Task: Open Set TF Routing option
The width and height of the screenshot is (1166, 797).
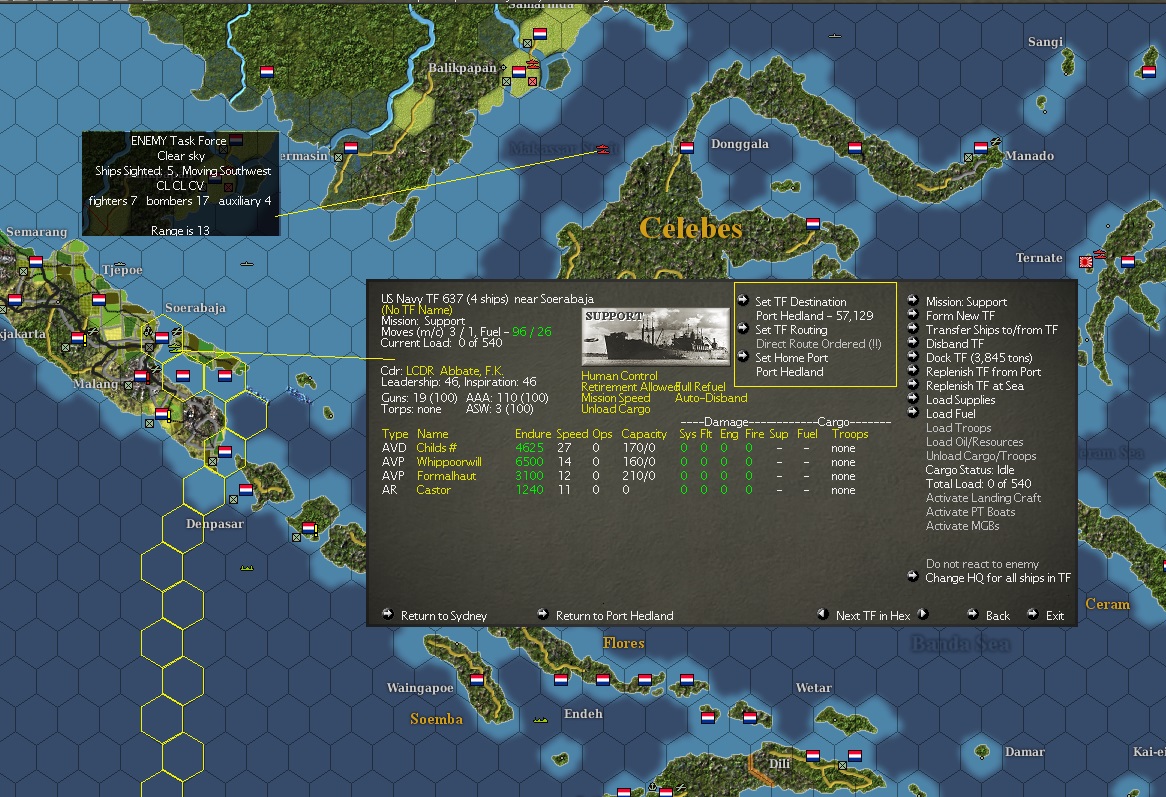Action: click(791, 330)
